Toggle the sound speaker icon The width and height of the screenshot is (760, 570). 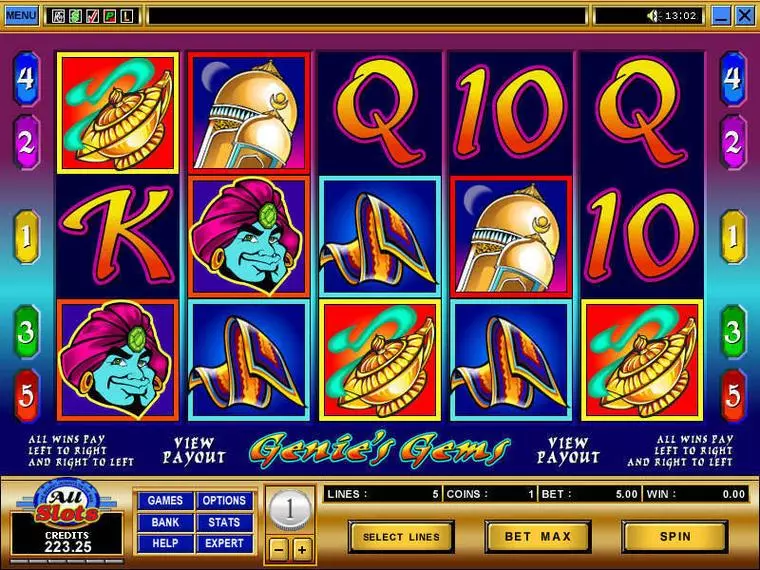[653, 15]
